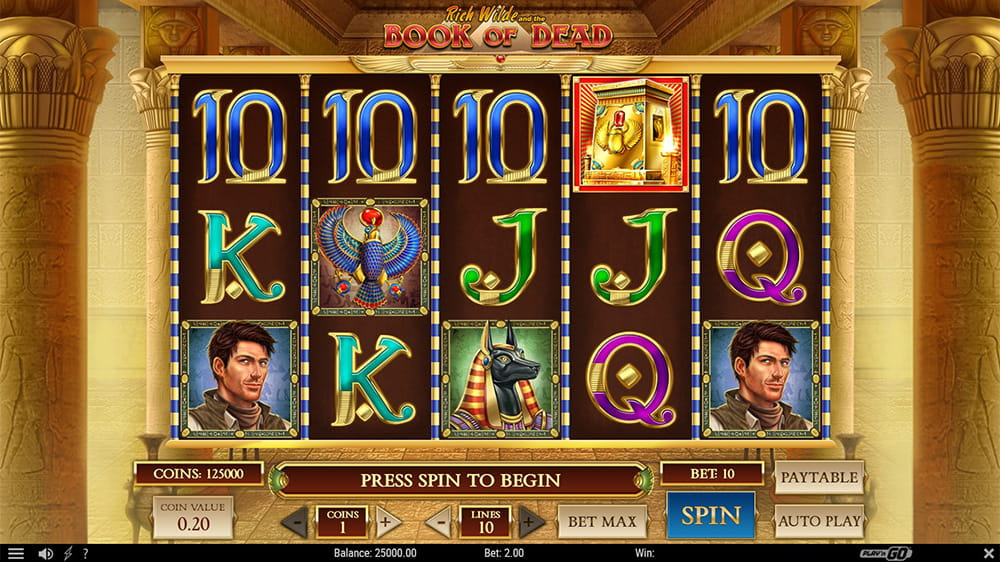Activate Auto Play
1000x562 pixels.
818,521
